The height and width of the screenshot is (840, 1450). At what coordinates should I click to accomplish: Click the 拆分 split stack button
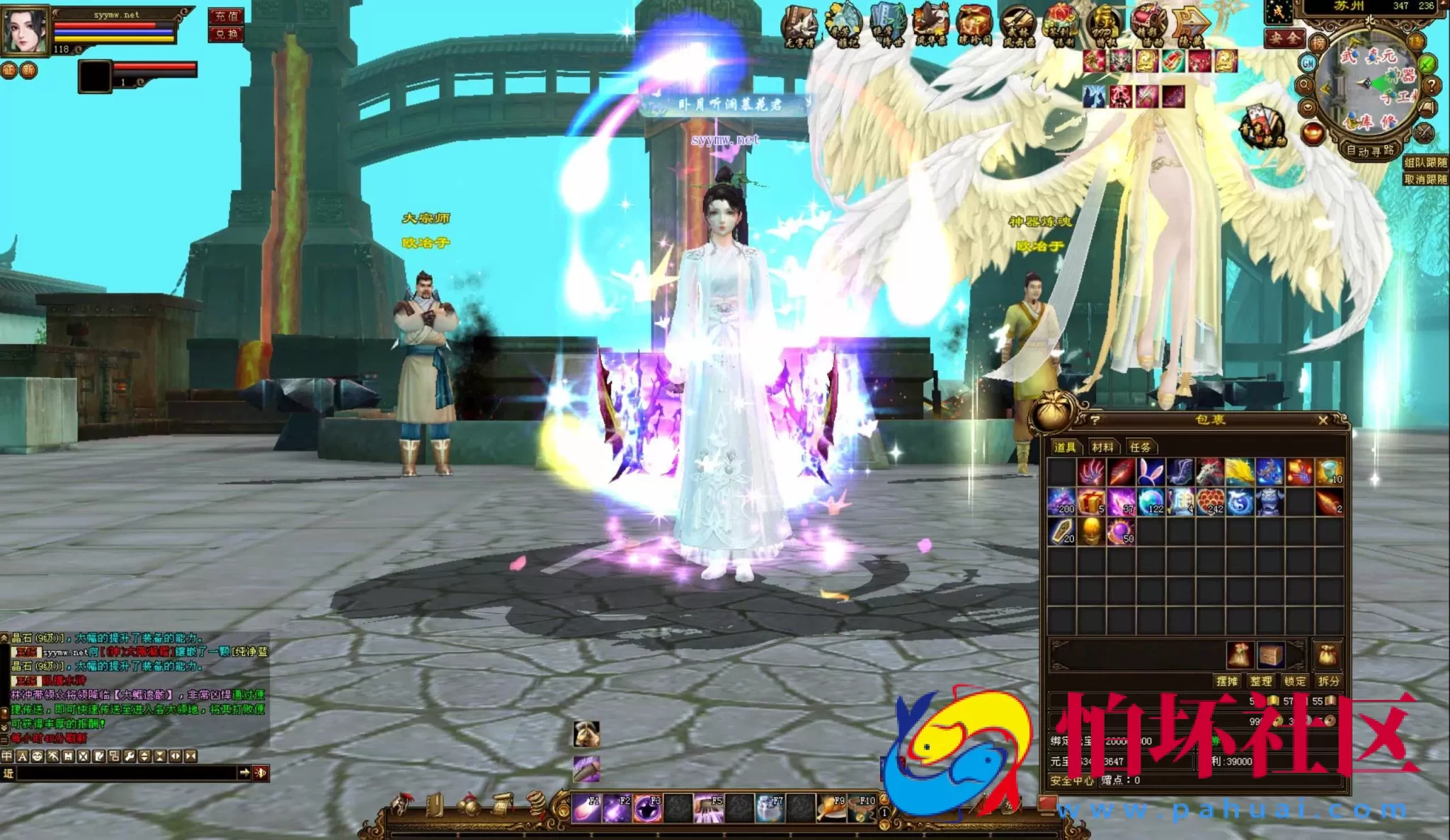(x=1328, y=681)
